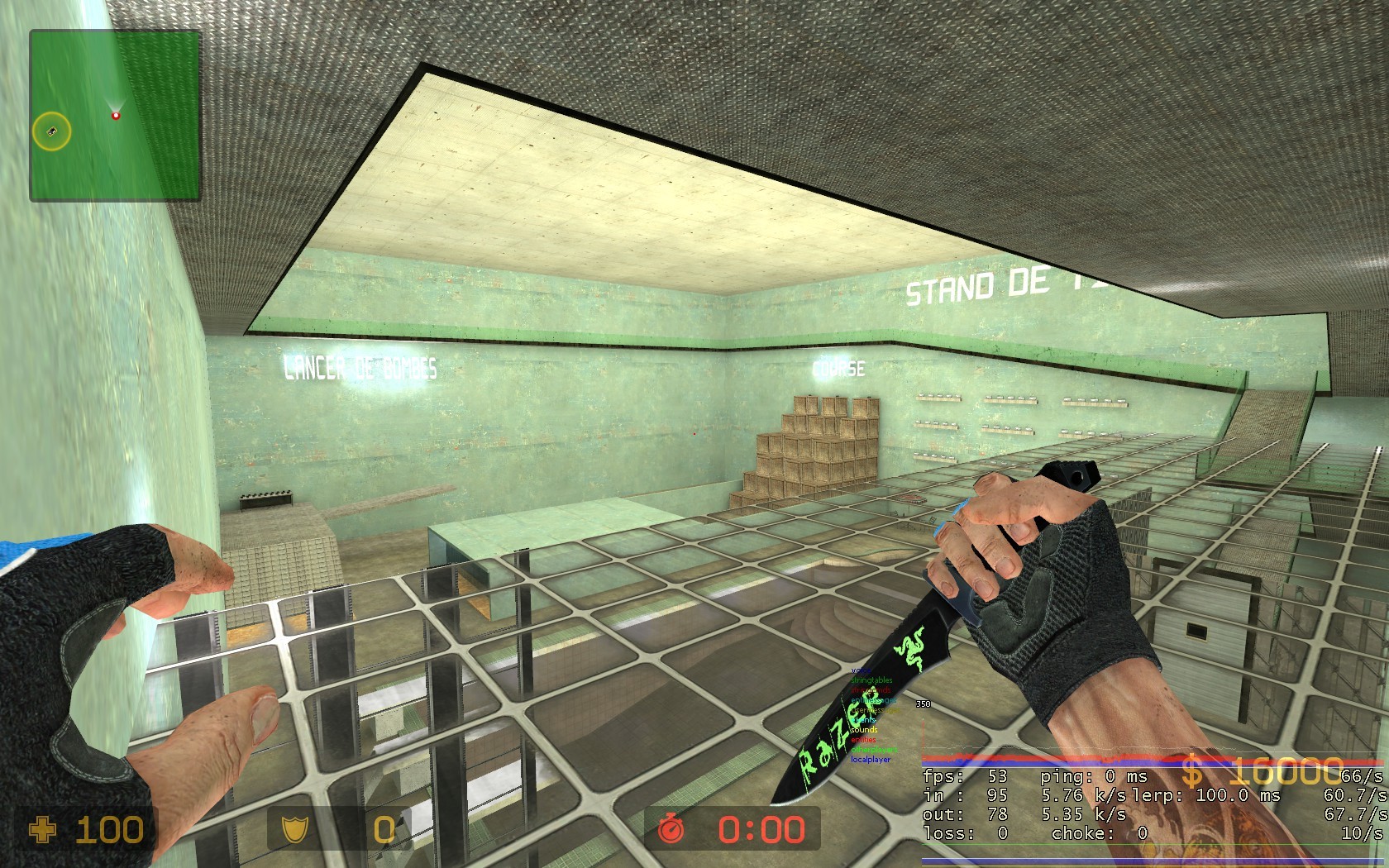The width and height of the screenshot is (1389, 868).
Task: Toggle the 'entities' entry in the net graph legend
Action: click(x=864, y=740)
